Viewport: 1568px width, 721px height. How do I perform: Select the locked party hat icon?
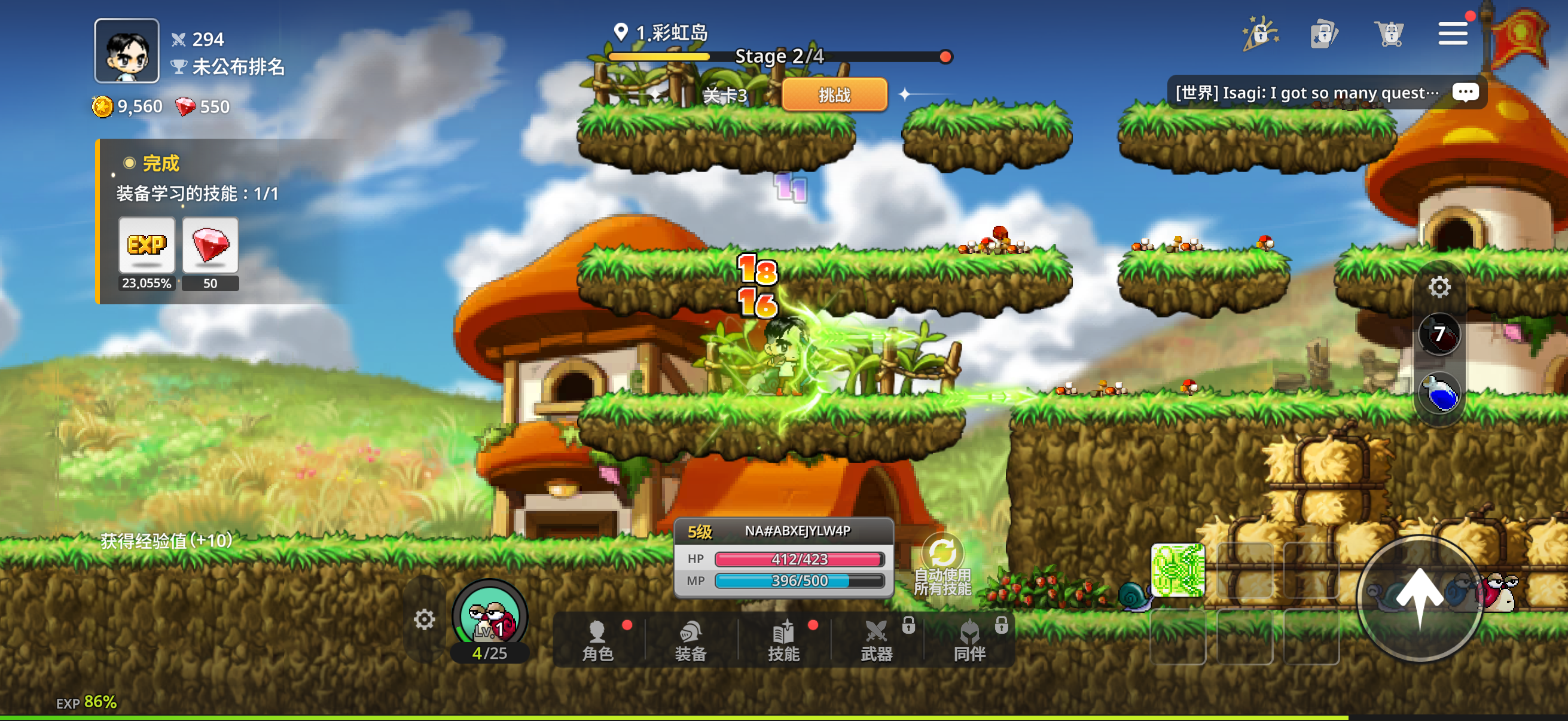[x=1261, y=33]
